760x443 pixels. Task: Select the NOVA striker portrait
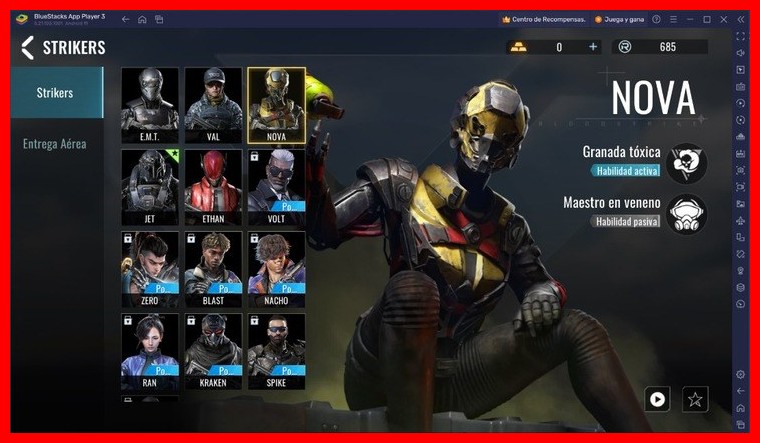click(276, 105)
